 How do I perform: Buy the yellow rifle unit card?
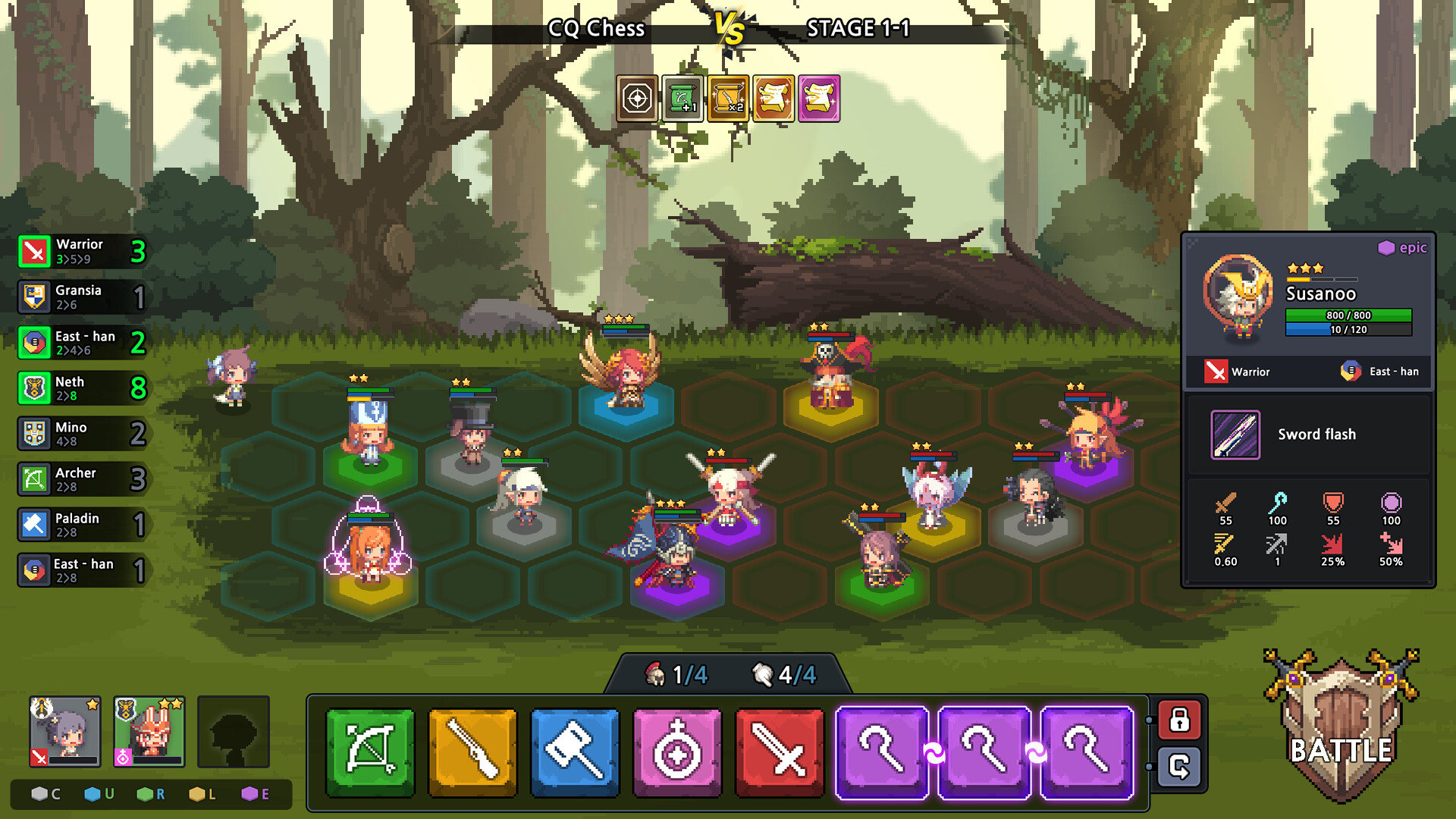click(472, 751)
